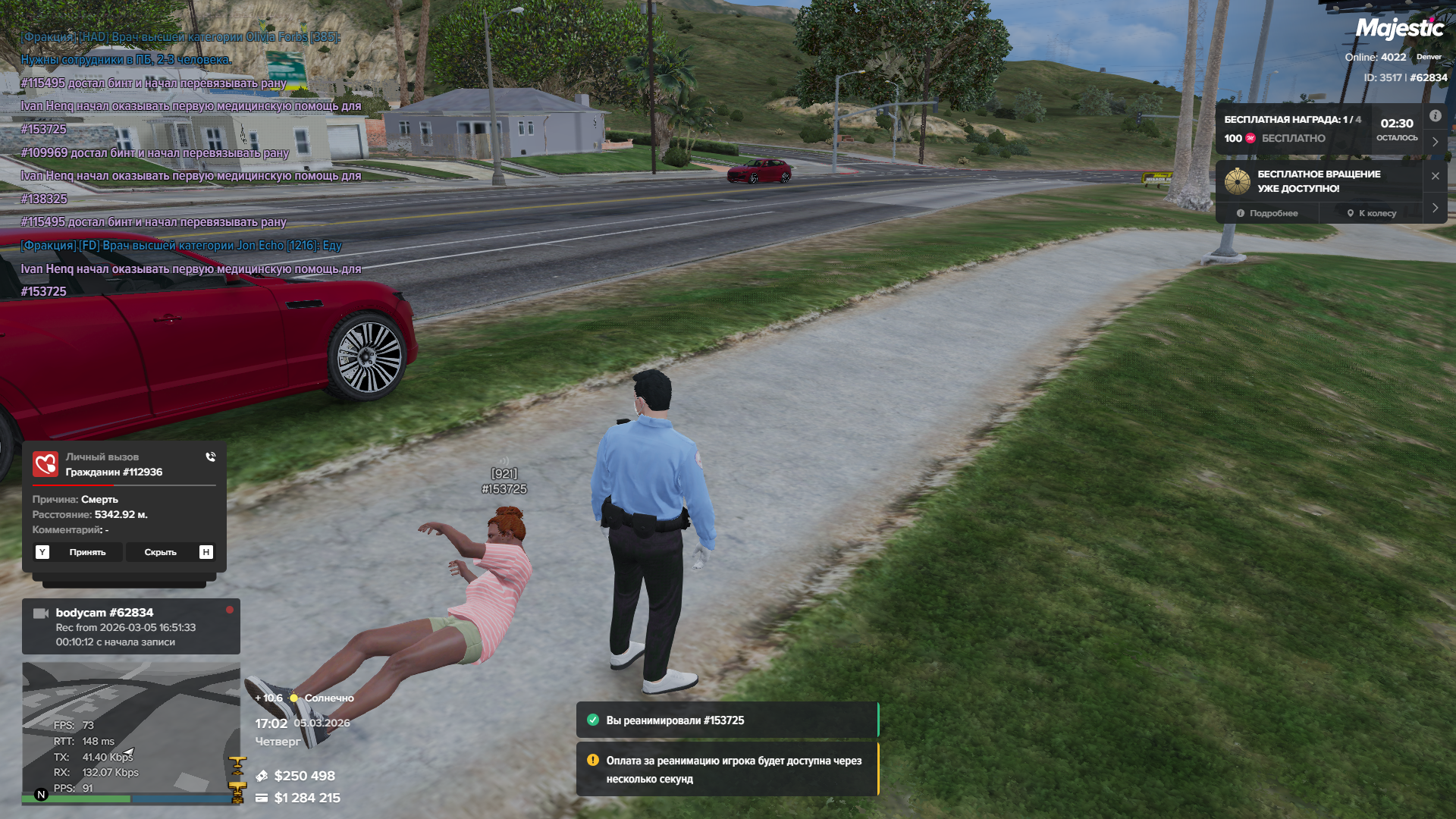Close the free spin notification
Screen dimensions: 1456x819
click(1435, 176)
